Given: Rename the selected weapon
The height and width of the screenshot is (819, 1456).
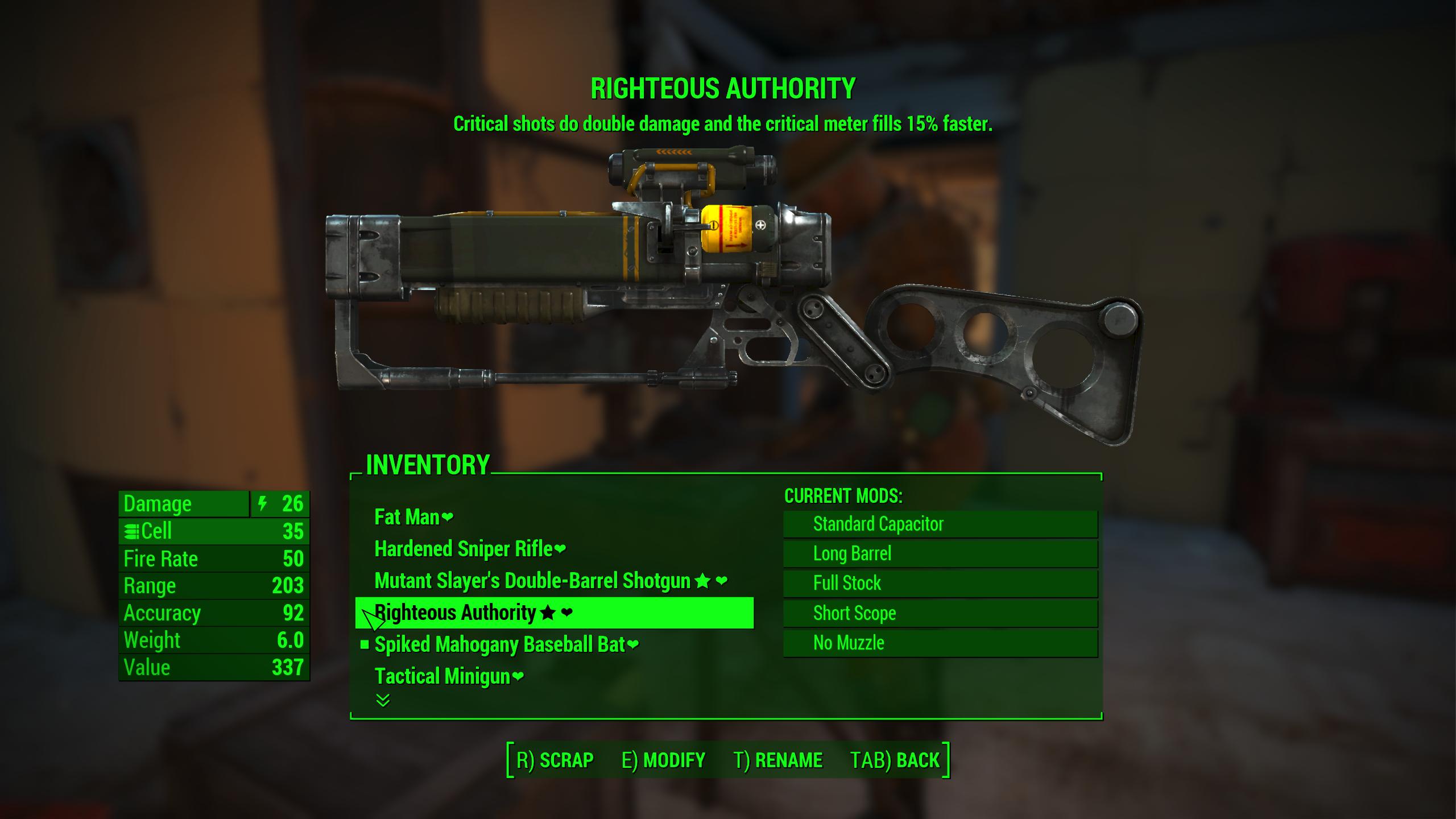Looking at the screenshot, I should (777, 760).
